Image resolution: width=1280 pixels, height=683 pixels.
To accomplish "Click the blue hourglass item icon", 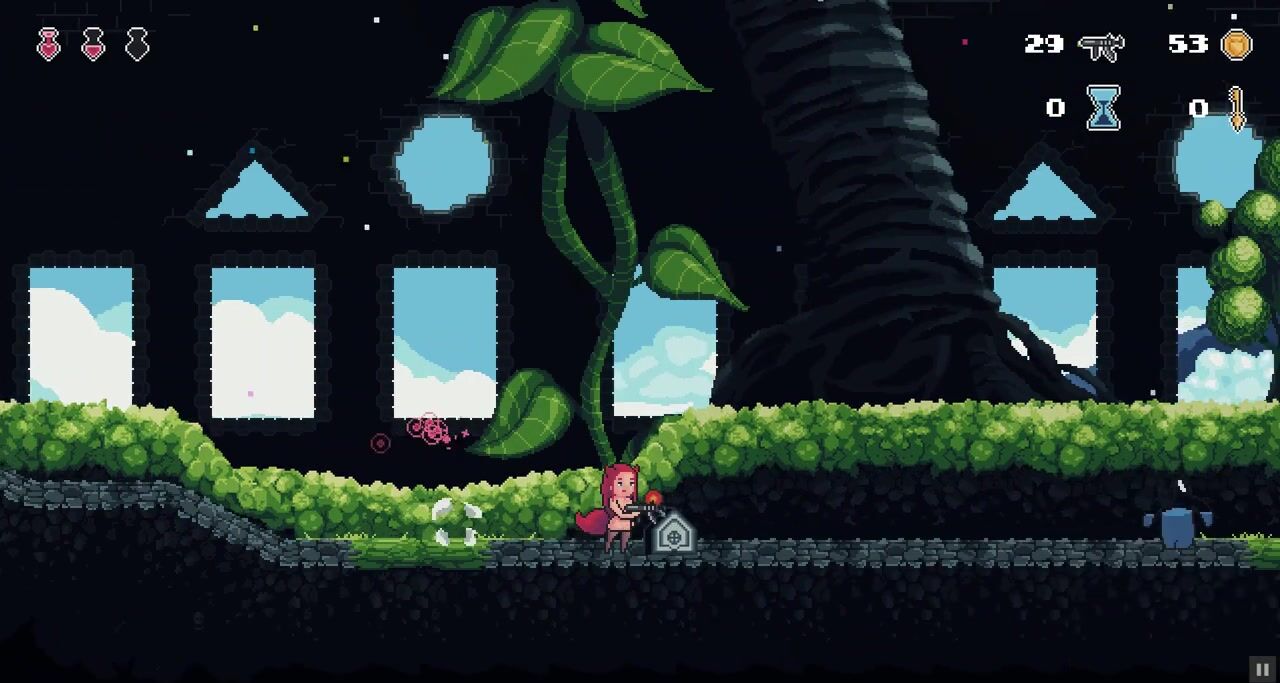I will [1103, 108].
